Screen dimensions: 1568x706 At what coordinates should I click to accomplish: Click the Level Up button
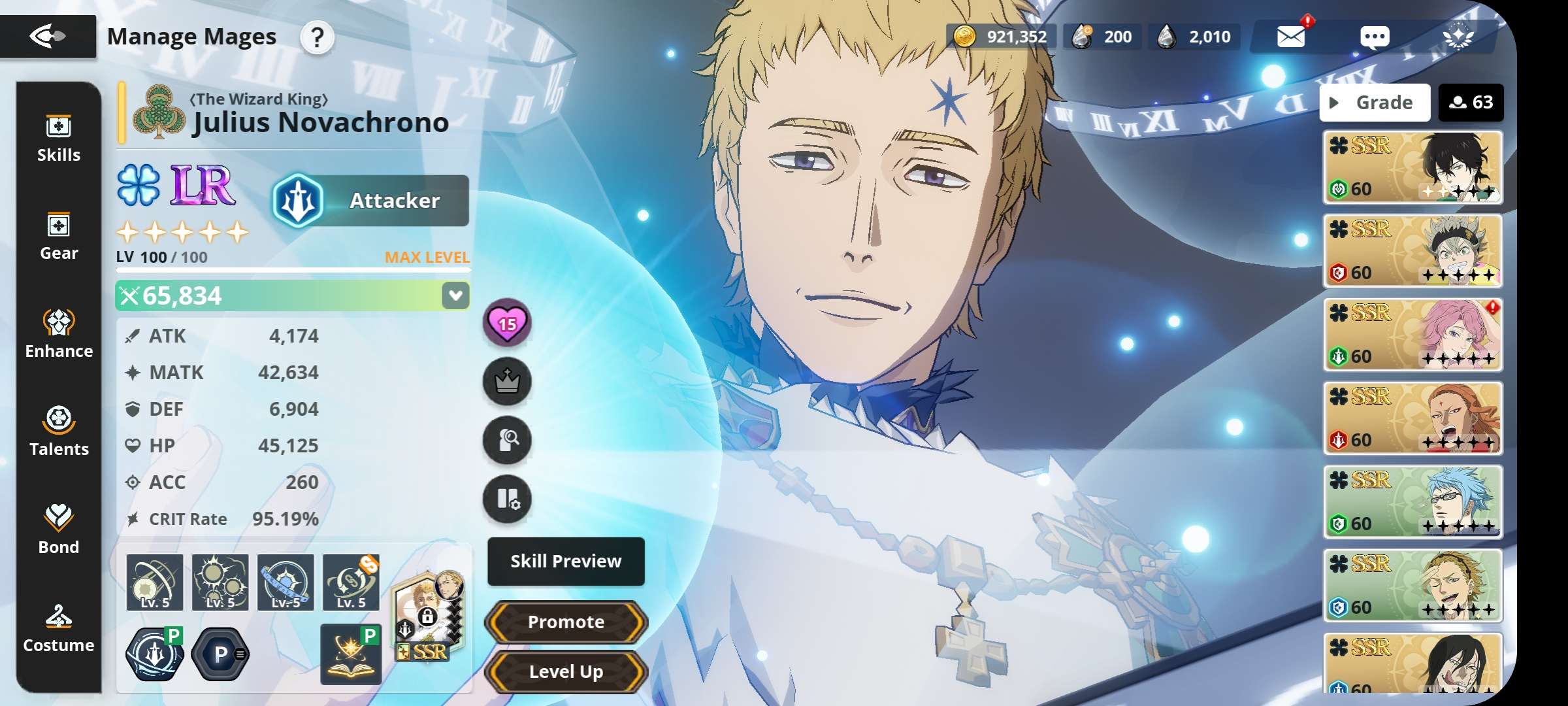pos(566,671)
